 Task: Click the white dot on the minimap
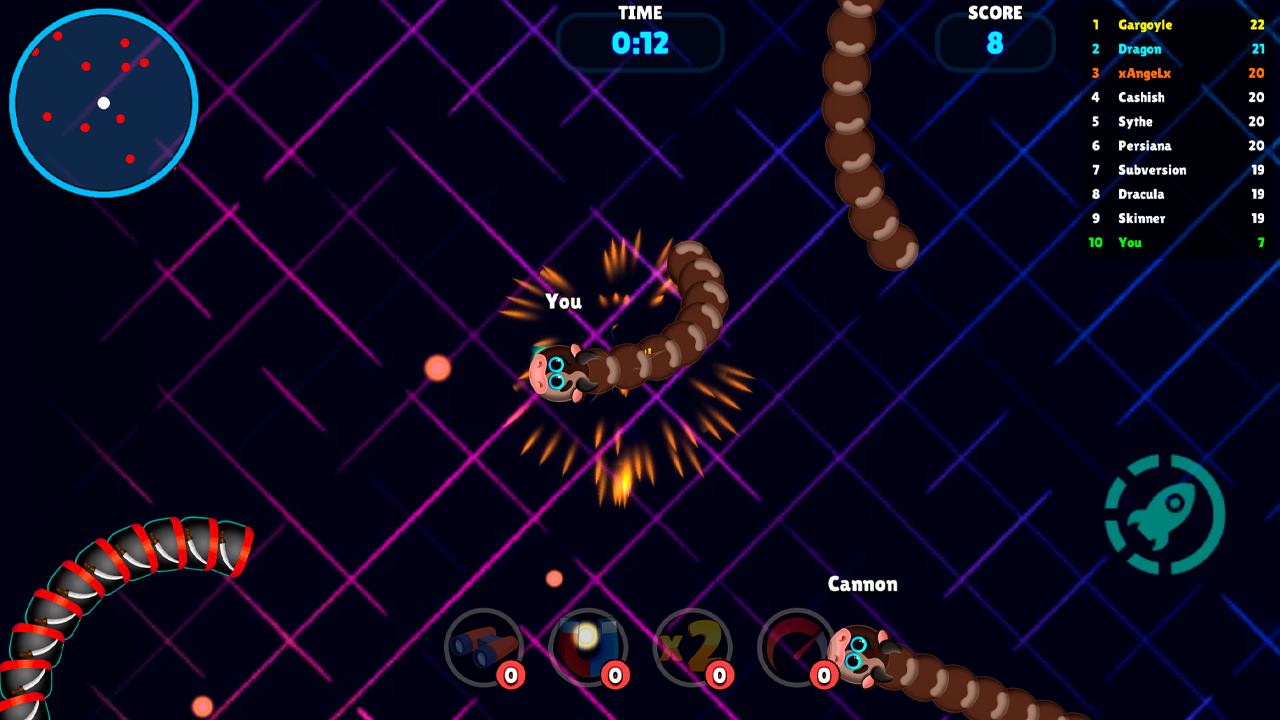pos(103,101)
